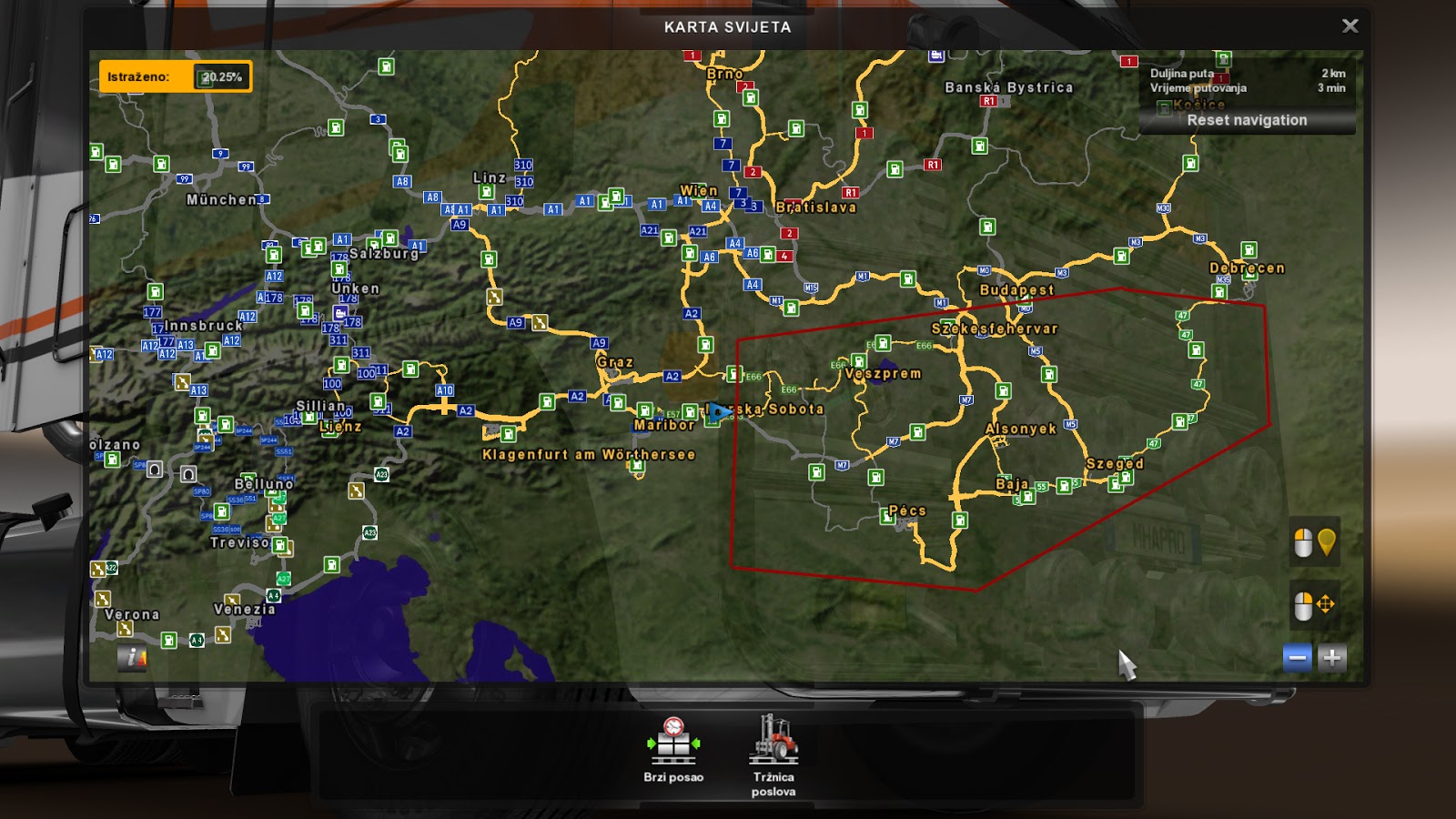This screenshot has width=1456, height=819.
Task: Click the Szeged city label
Action: (x=1115, y=462)
